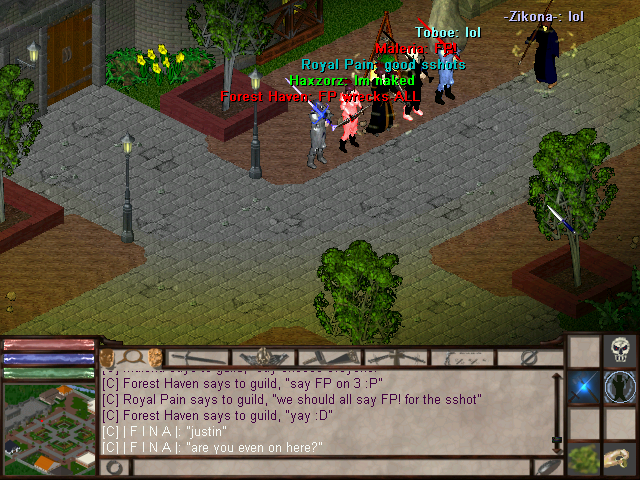
Task: Use the green herb pile slot
Action: [585, 461]
